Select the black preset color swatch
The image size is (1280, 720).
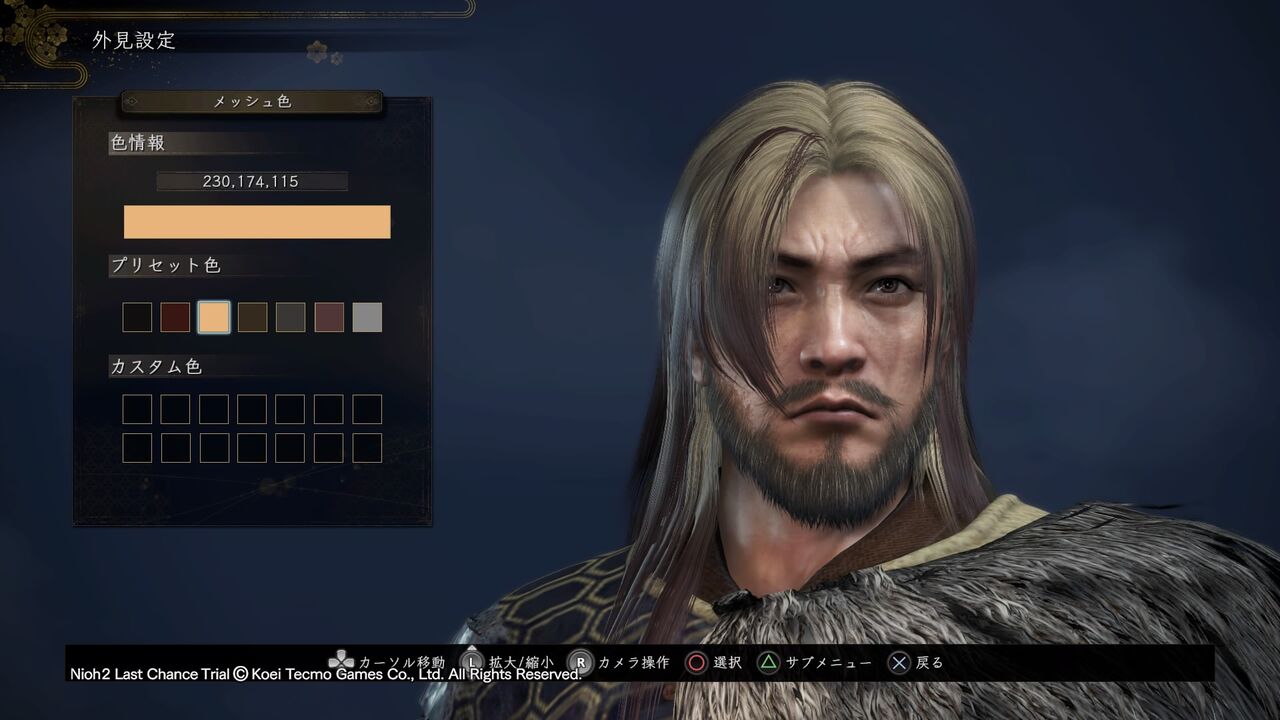coord(137,317)
